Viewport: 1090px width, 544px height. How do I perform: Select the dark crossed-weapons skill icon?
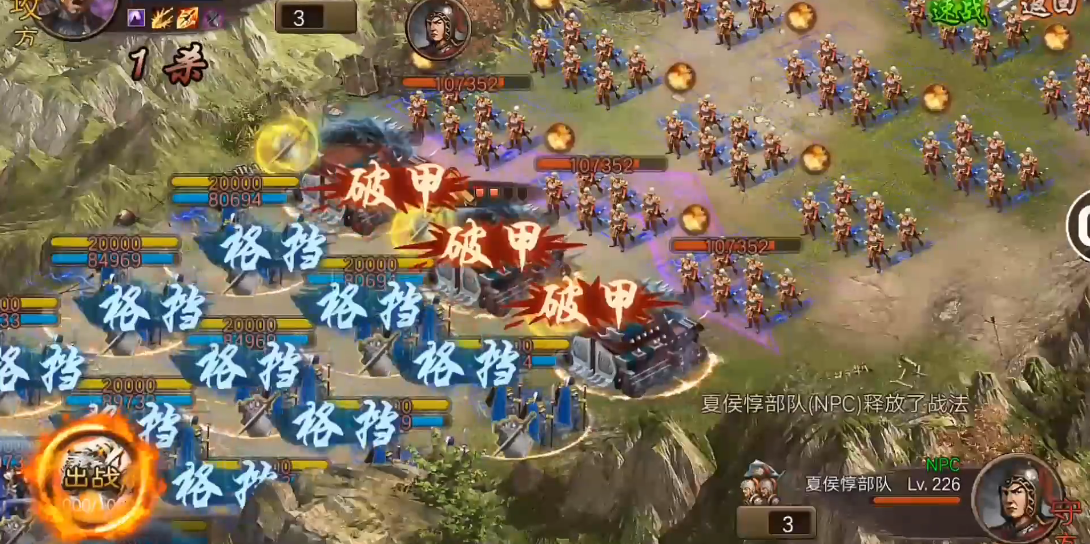(212, 17)
